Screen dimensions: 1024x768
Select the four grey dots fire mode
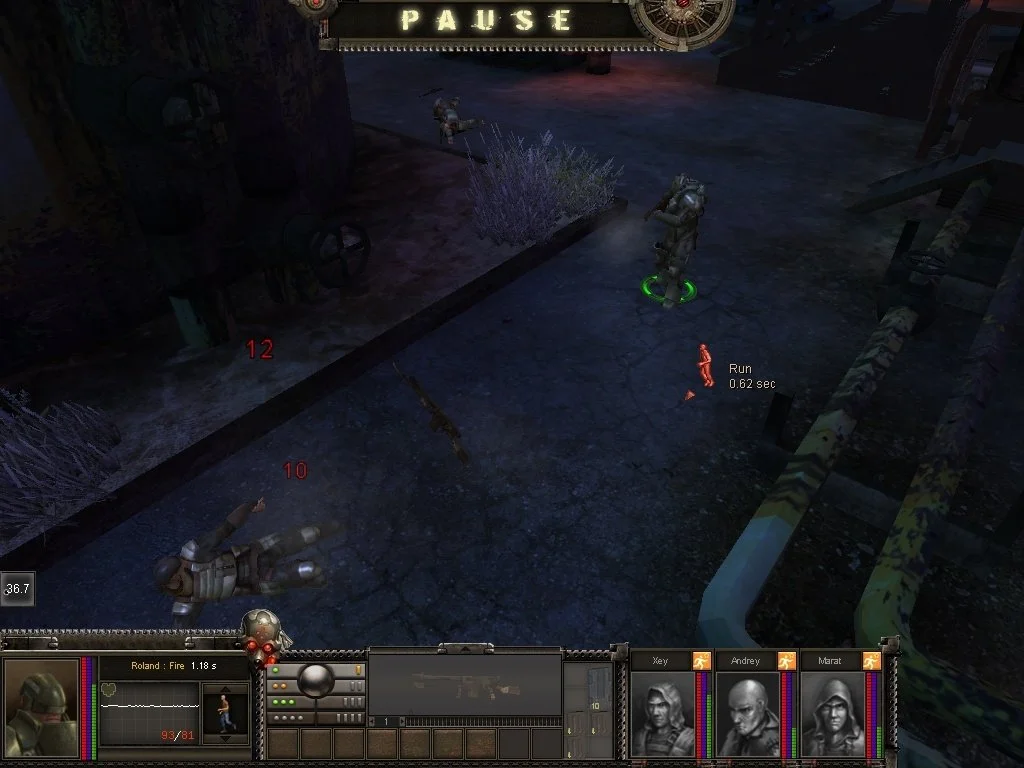click(288, 718)
